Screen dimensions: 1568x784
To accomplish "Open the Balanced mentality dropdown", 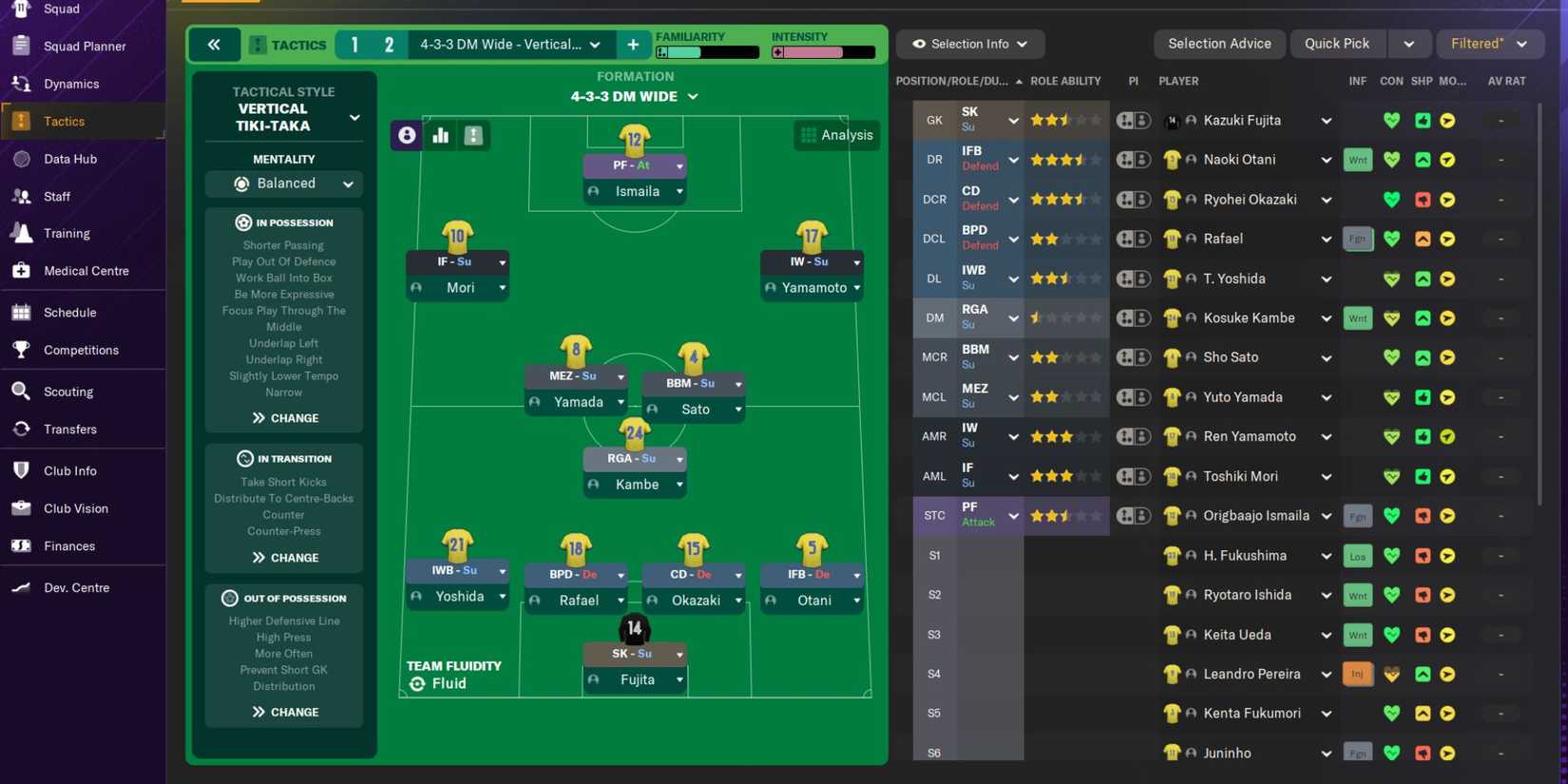I will tap(284, 182).
